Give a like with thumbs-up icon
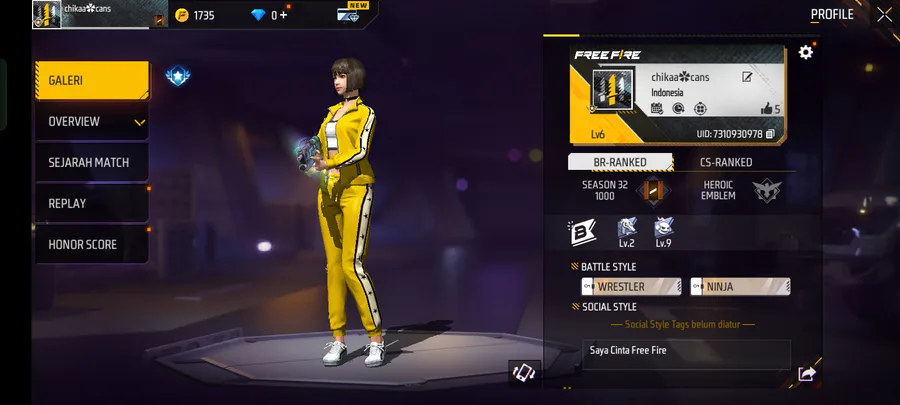 (x=767, y=108)
